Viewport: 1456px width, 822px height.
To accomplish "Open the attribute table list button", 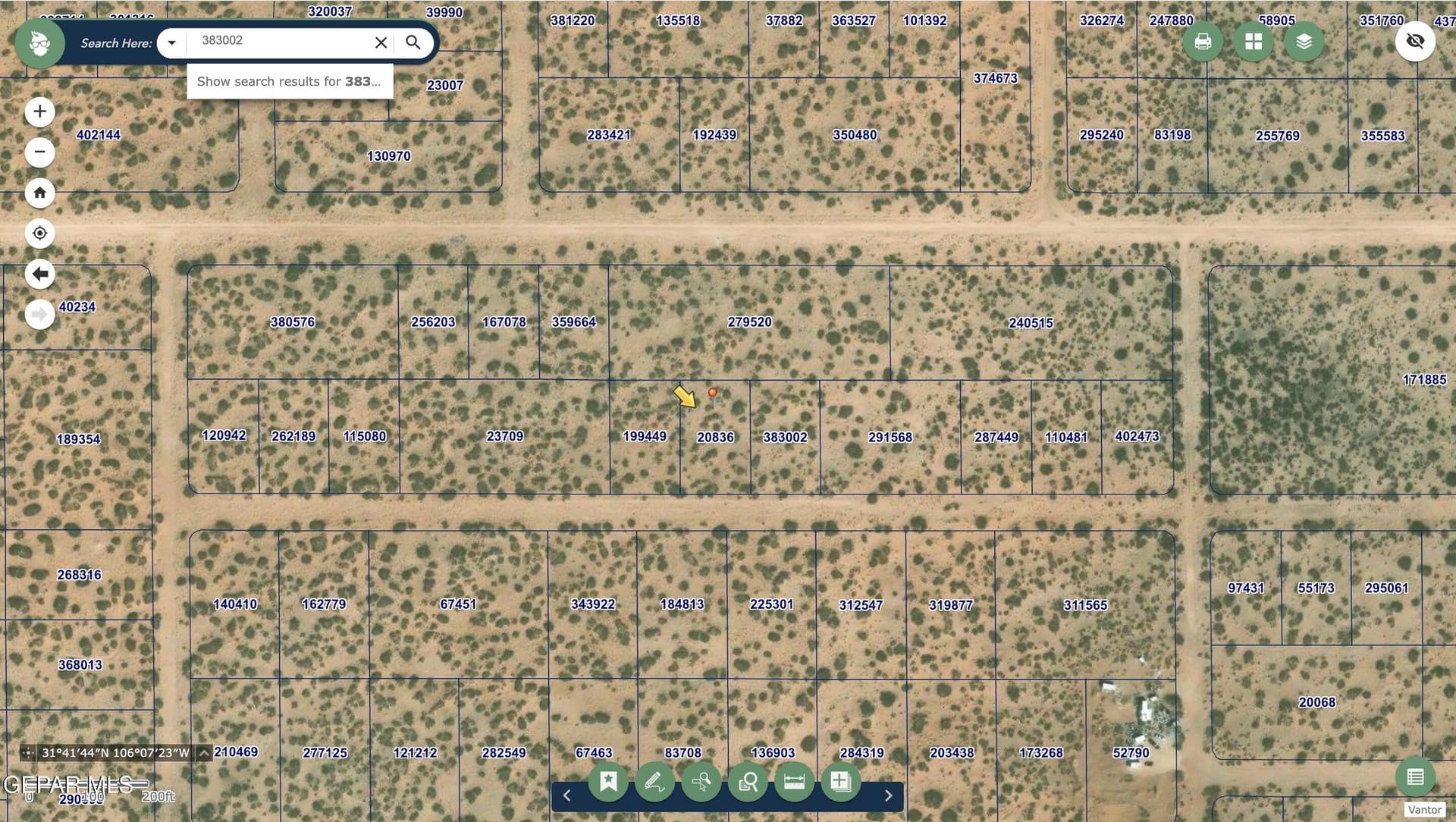I will click(1415, 777).
